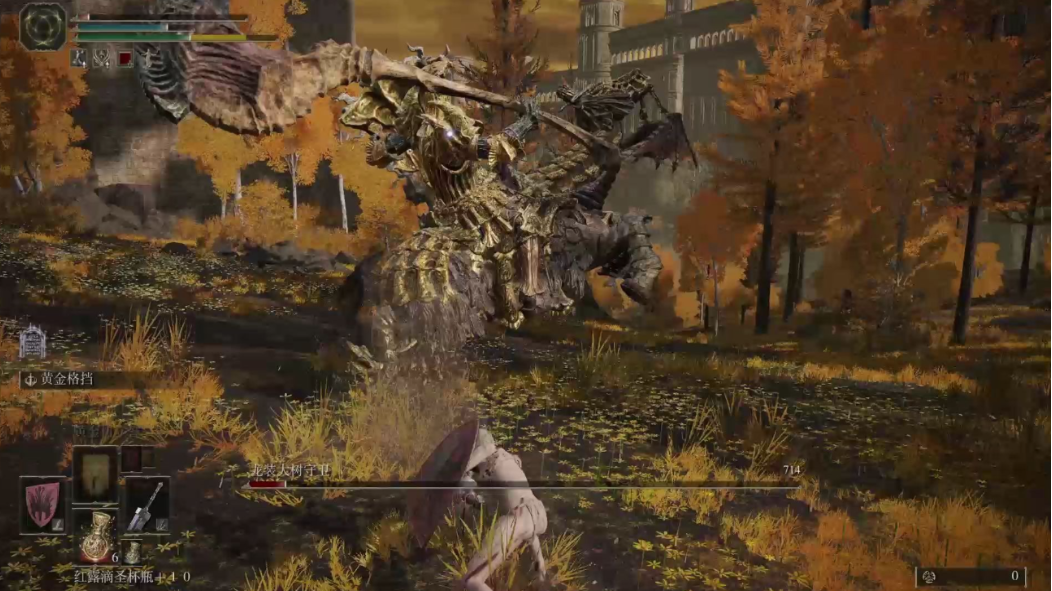Select the spell memory slot above the flask

tap(95, 475)
